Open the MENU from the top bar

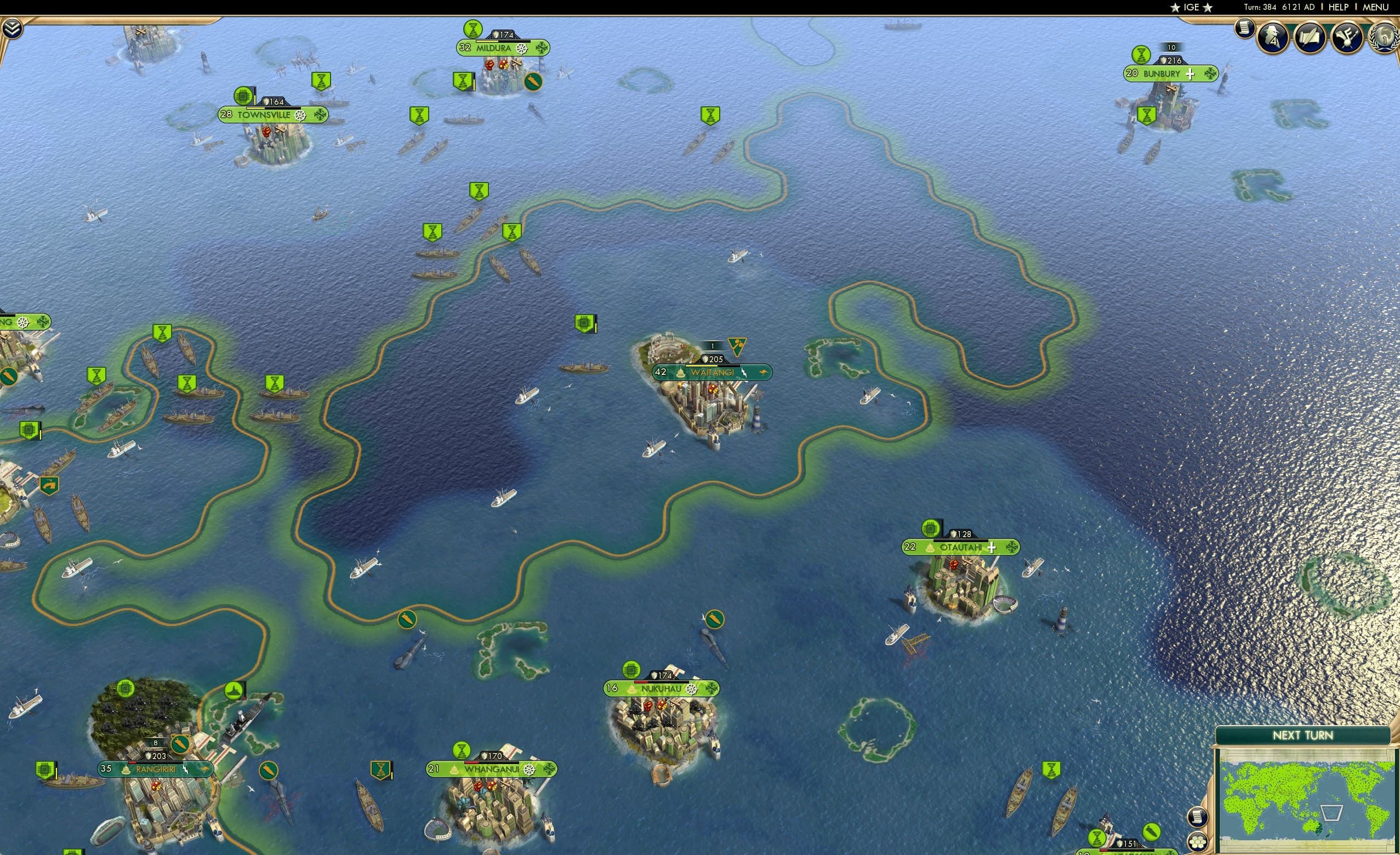(1374, 7)
